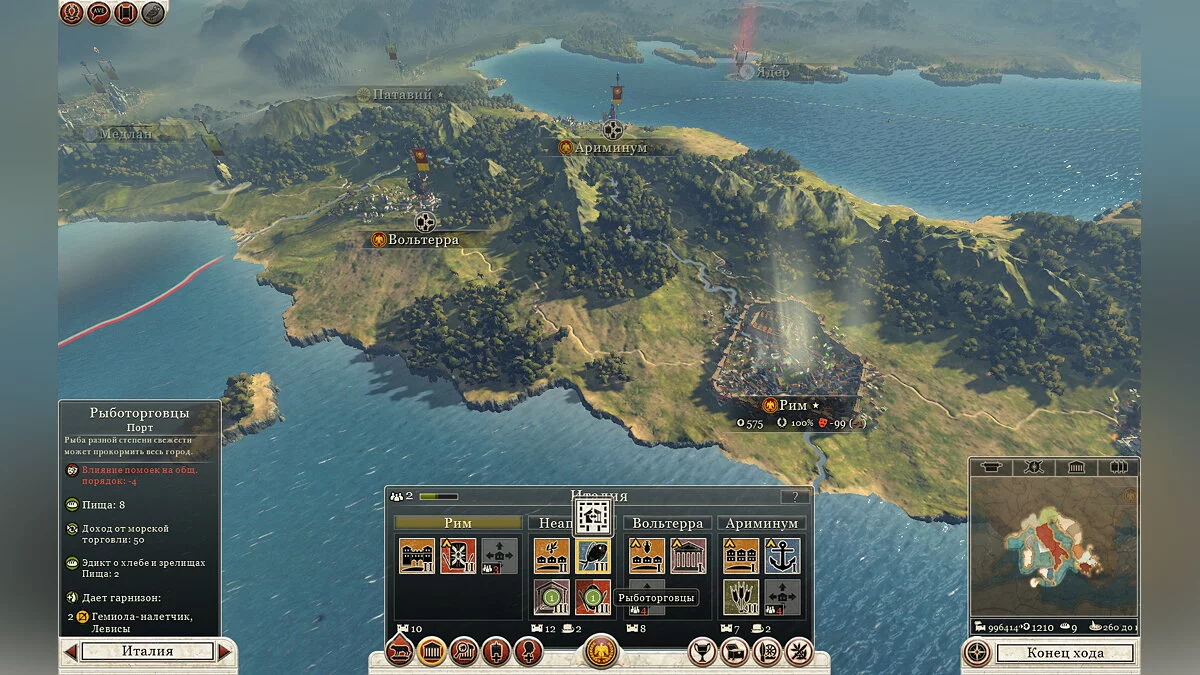This screenshot has height=675, width=1200.
Task: Click the next province arrow beside Италия
Action: (x=225, y=652)
